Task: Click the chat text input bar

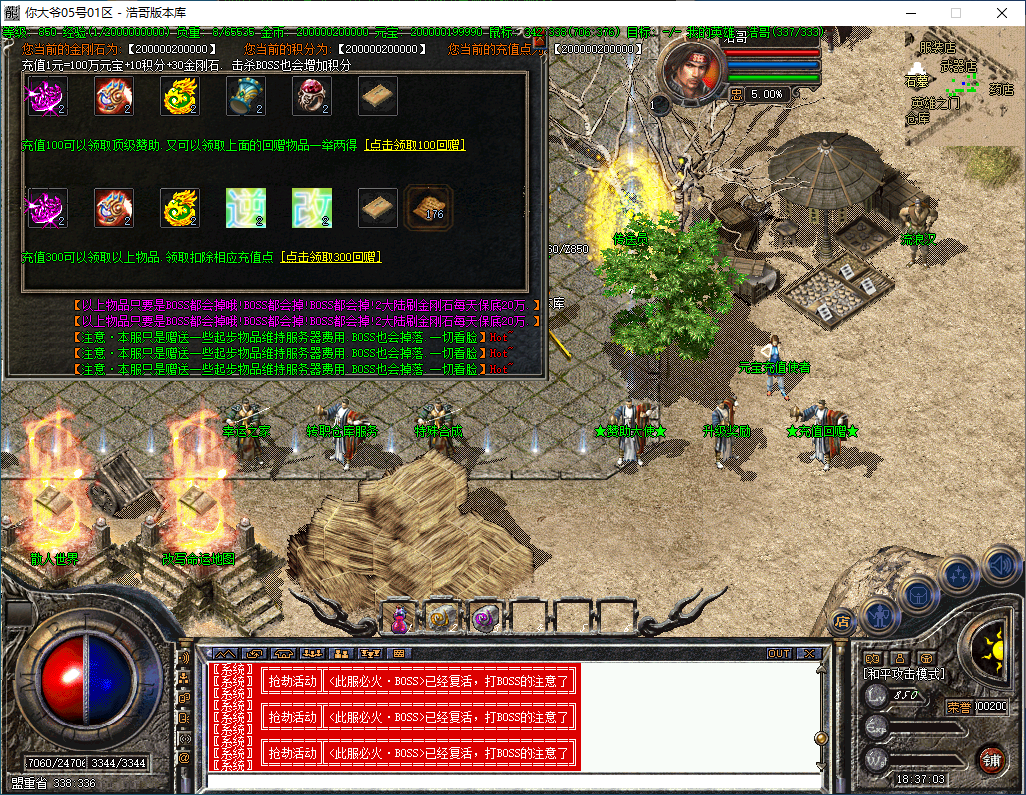Action: pyautogui.click(x=510, y=782)
